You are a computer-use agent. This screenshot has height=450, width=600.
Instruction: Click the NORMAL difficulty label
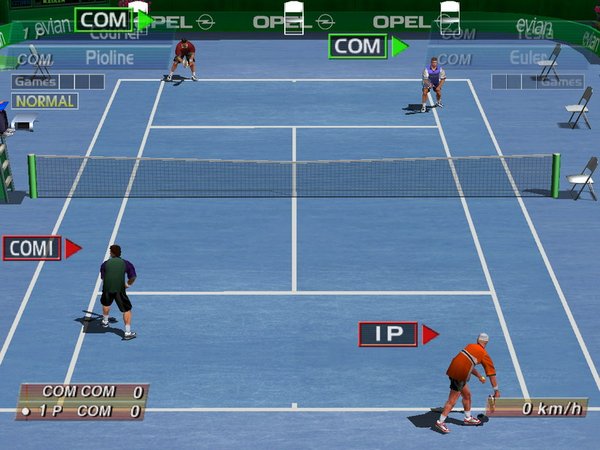[x=45, y=101]
